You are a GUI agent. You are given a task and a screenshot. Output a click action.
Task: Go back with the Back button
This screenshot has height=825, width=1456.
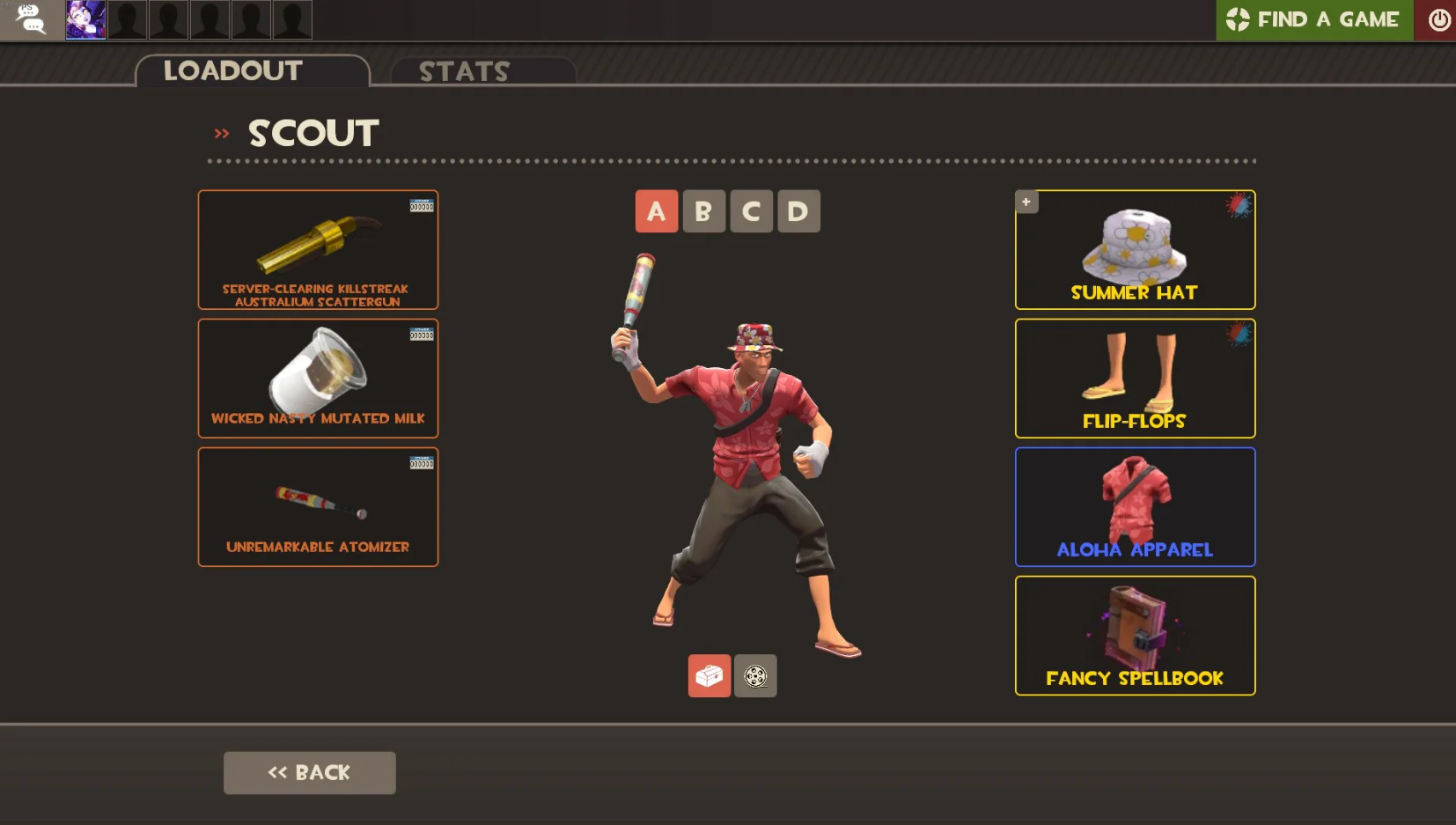[x=309, y=772]
